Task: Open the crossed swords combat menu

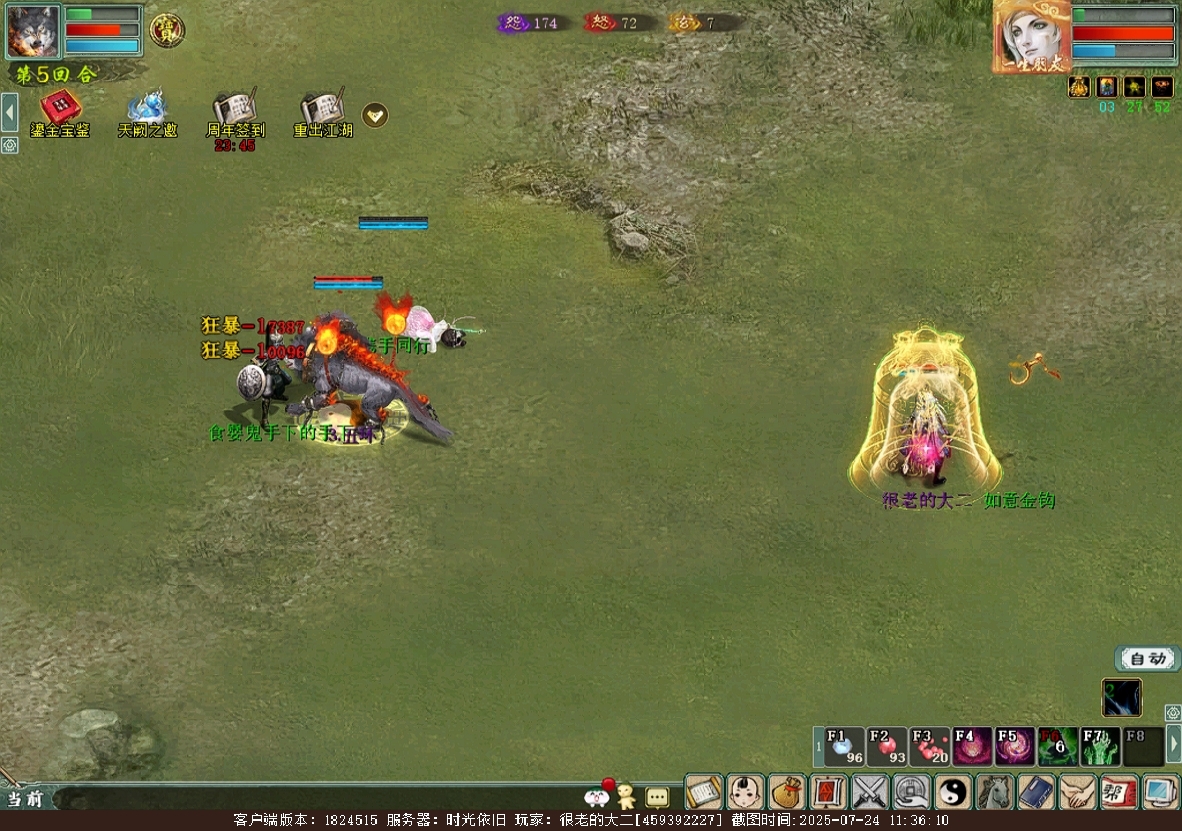Action: pos(870,793)
